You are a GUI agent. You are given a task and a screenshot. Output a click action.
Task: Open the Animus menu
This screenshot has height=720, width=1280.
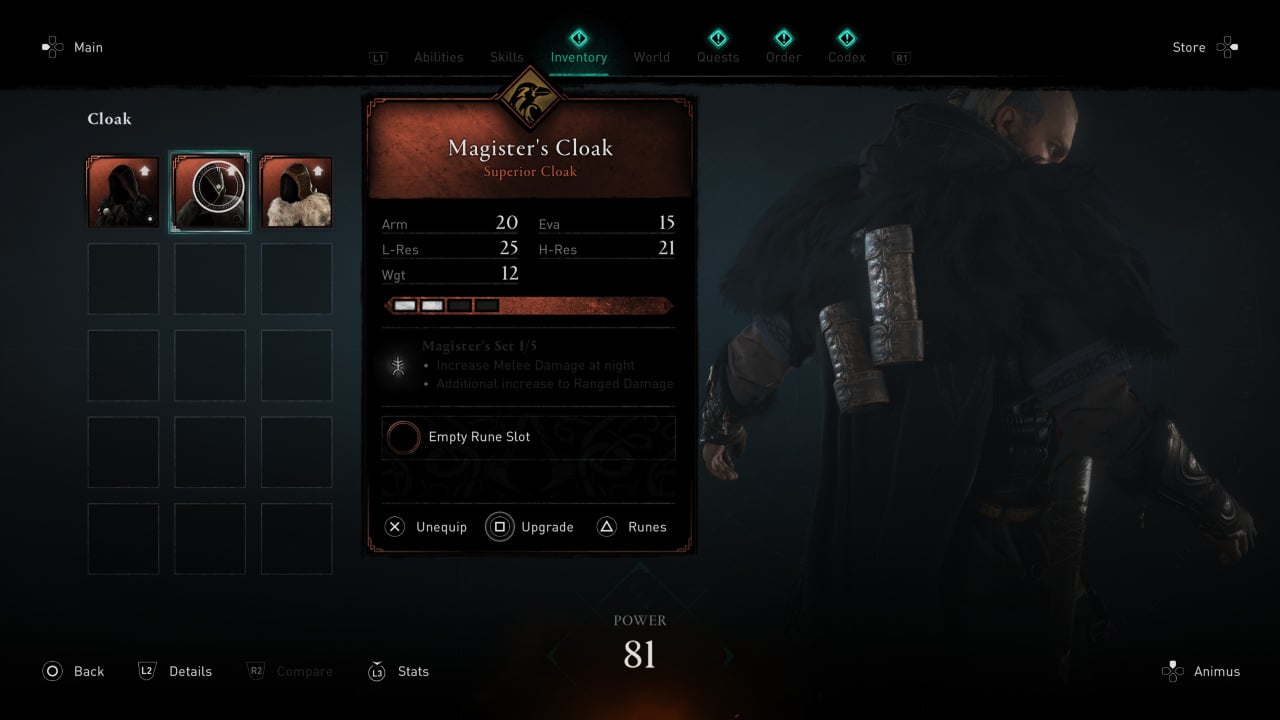coord(1201,671)
